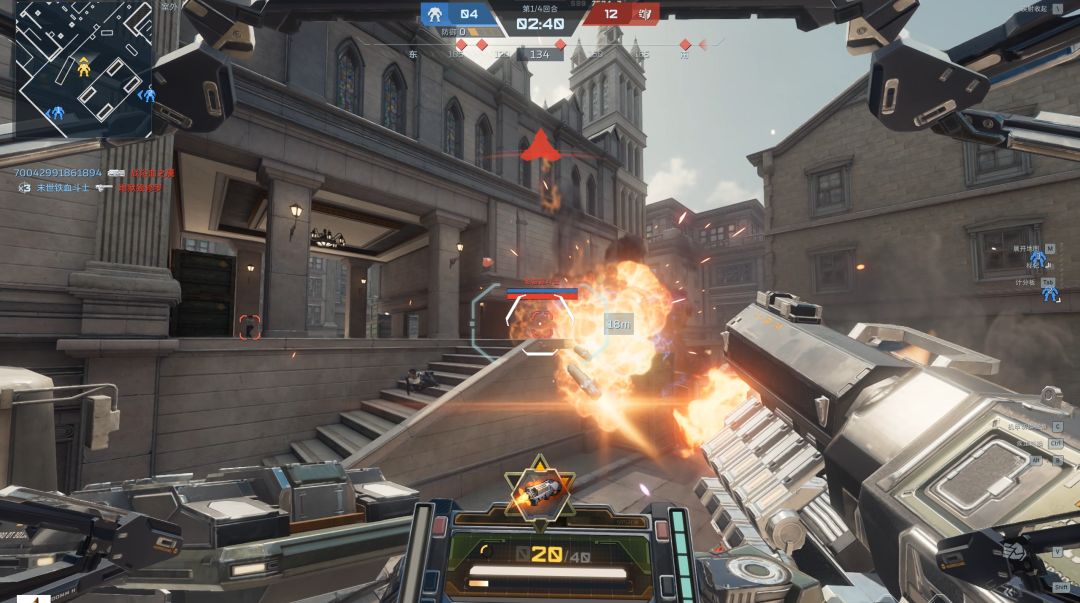
Task: Open the scoreboard mech icon
Action: pos(1049,292)
